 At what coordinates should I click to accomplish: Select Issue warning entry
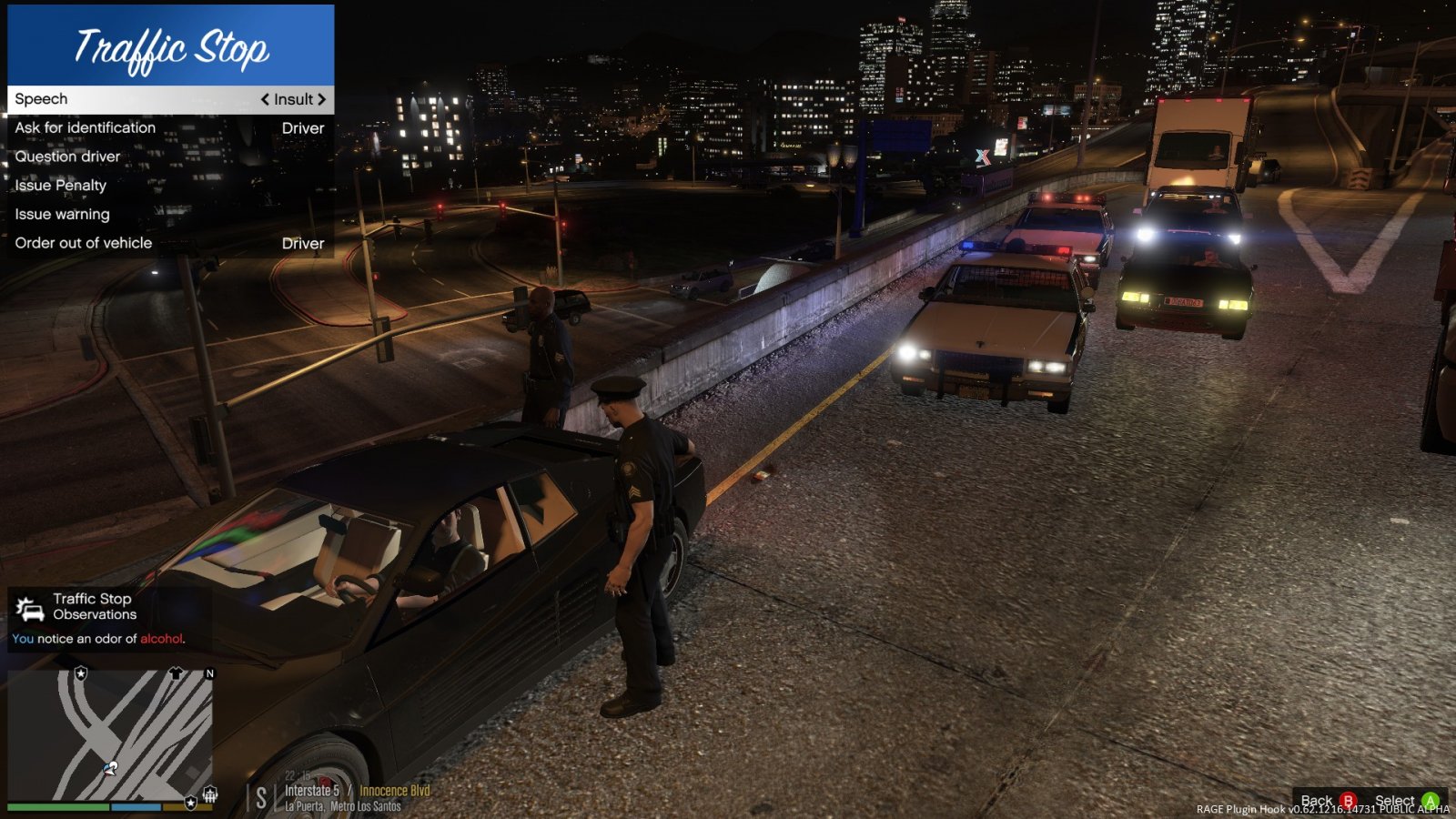pyautogui.click(x=63, y=215)
